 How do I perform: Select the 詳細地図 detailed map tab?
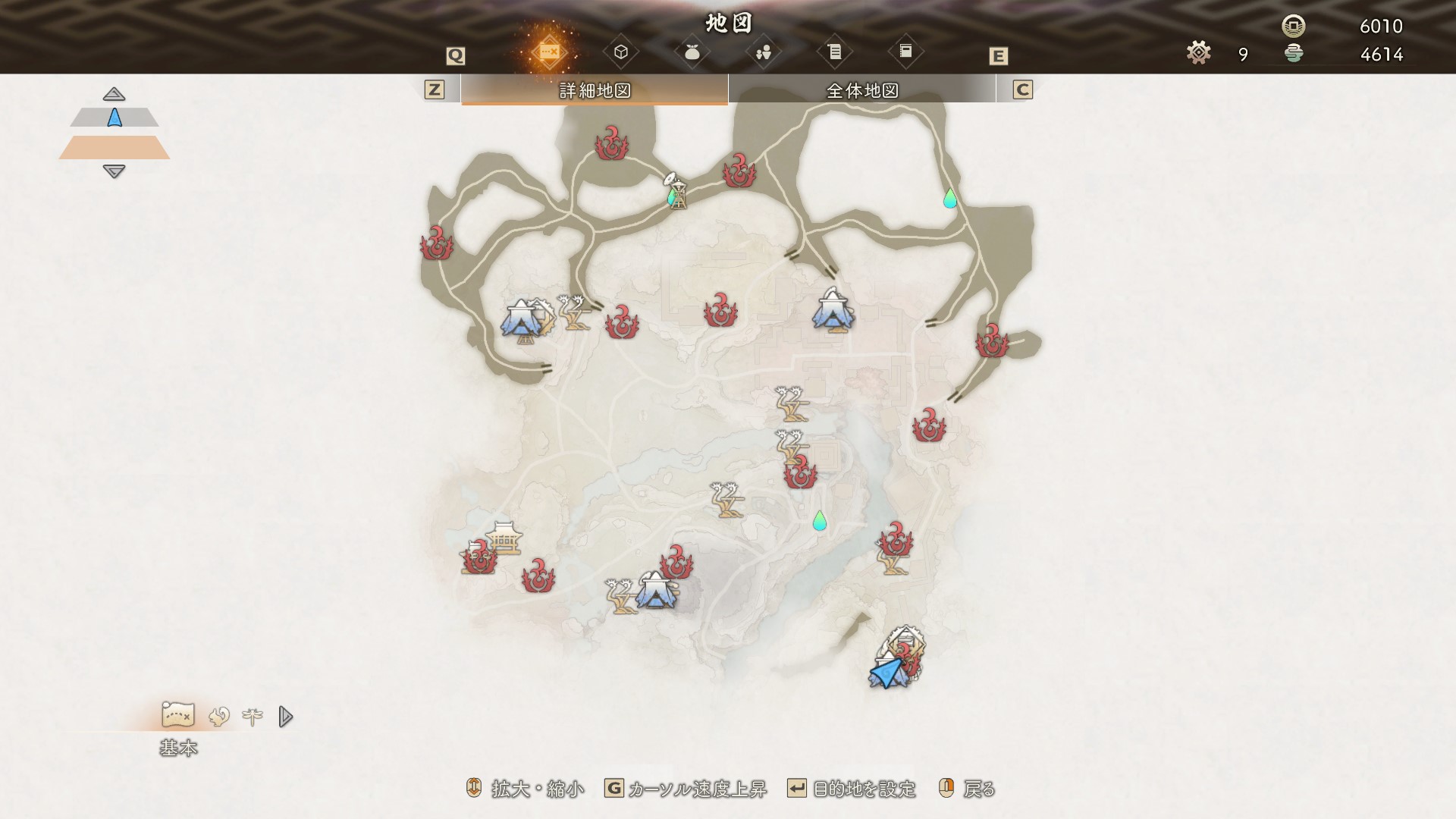[595, 90]
